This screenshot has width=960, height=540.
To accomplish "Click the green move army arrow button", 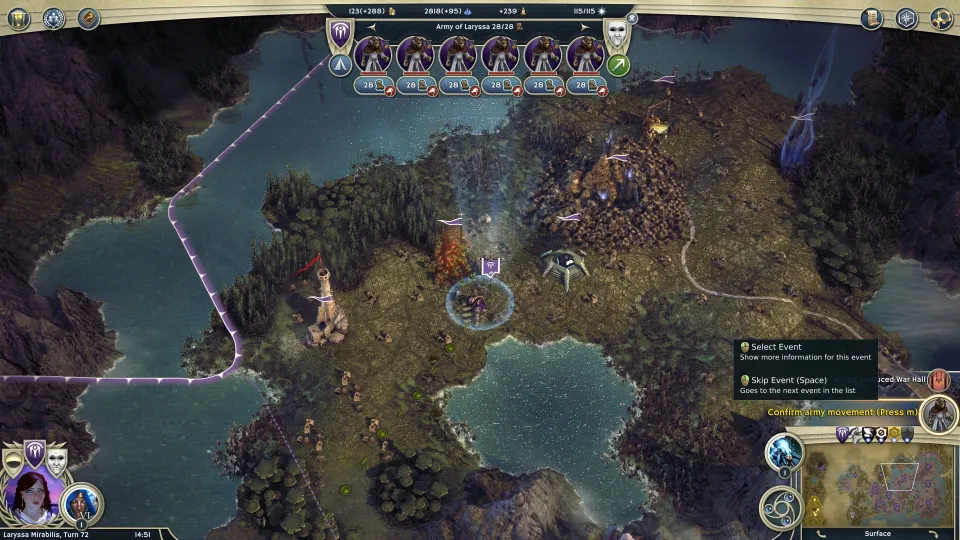I will (x=619, y=65).
